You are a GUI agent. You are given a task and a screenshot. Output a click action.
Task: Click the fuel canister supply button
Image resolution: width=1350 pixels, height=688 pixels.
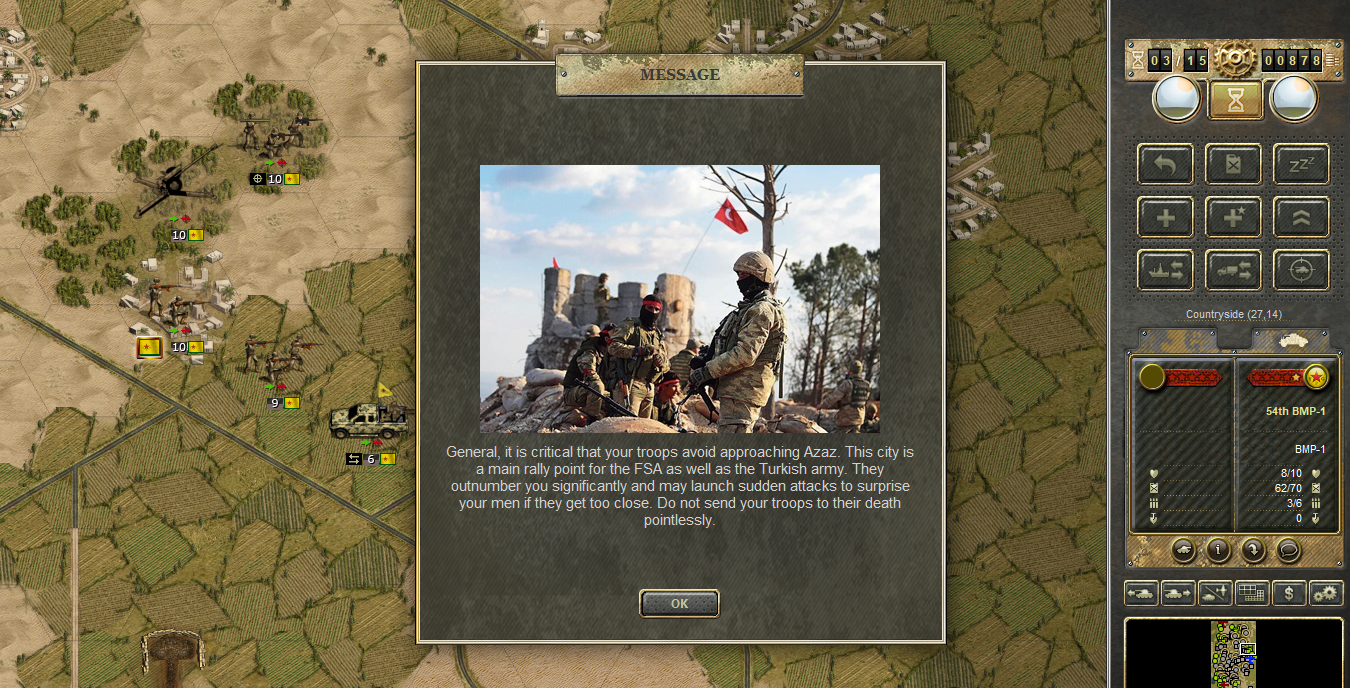click(1233, 164)
